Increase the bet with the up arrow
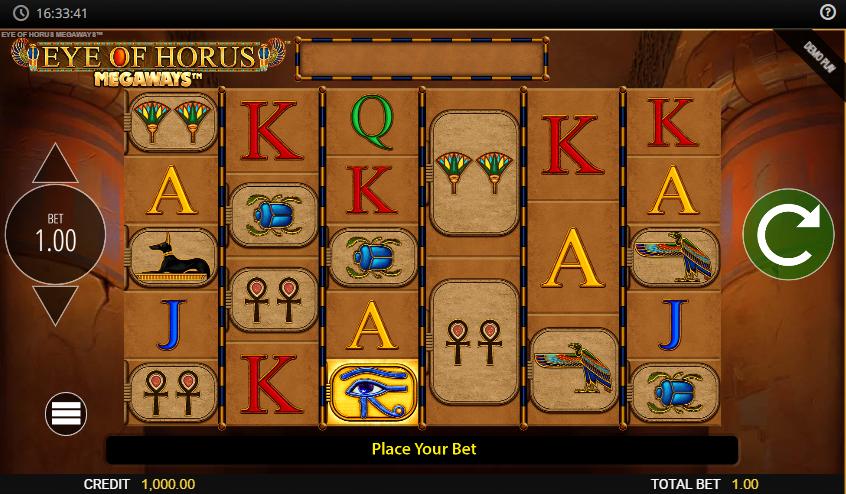Viewport: 846px width, 494px height. tap(55, 165)
